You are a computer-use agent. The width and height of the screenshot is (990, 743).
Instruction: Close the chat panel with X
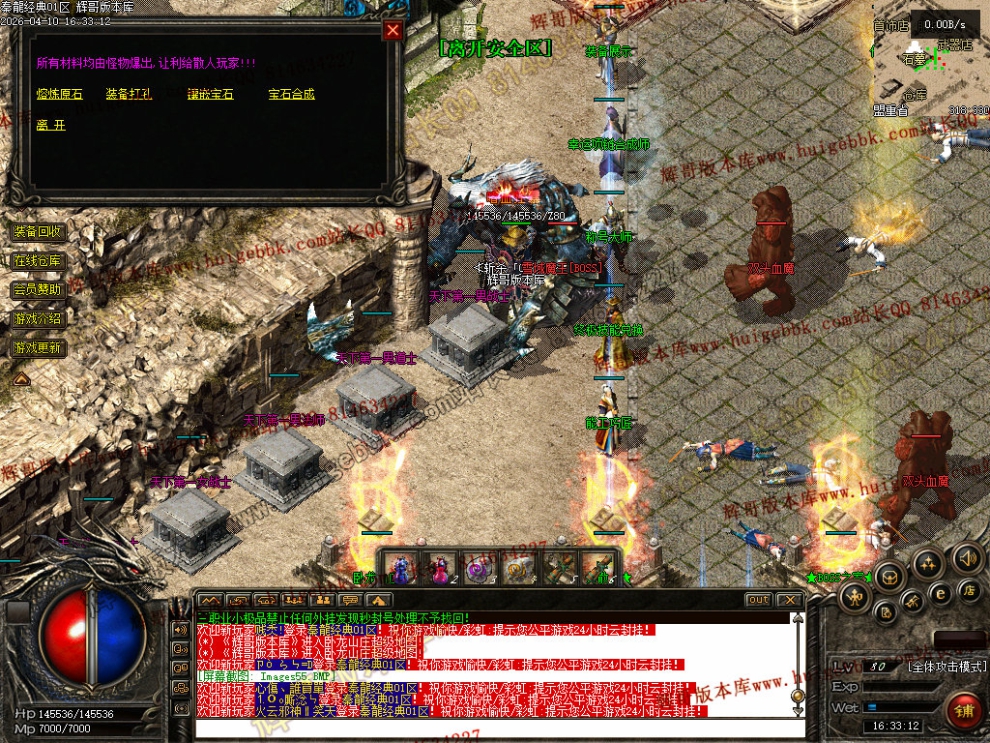(789, 600)
